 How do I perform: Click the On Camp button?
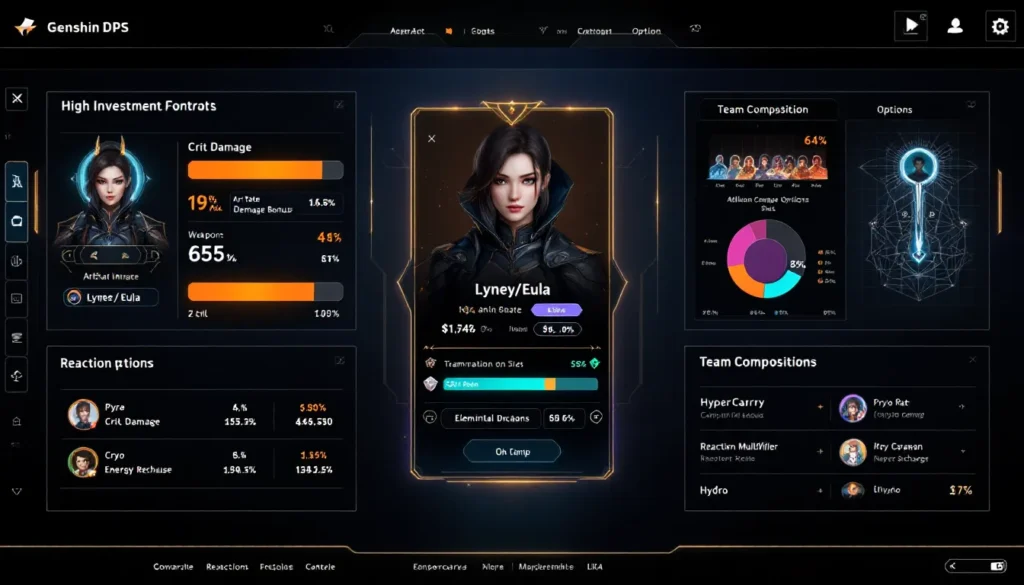512,452
